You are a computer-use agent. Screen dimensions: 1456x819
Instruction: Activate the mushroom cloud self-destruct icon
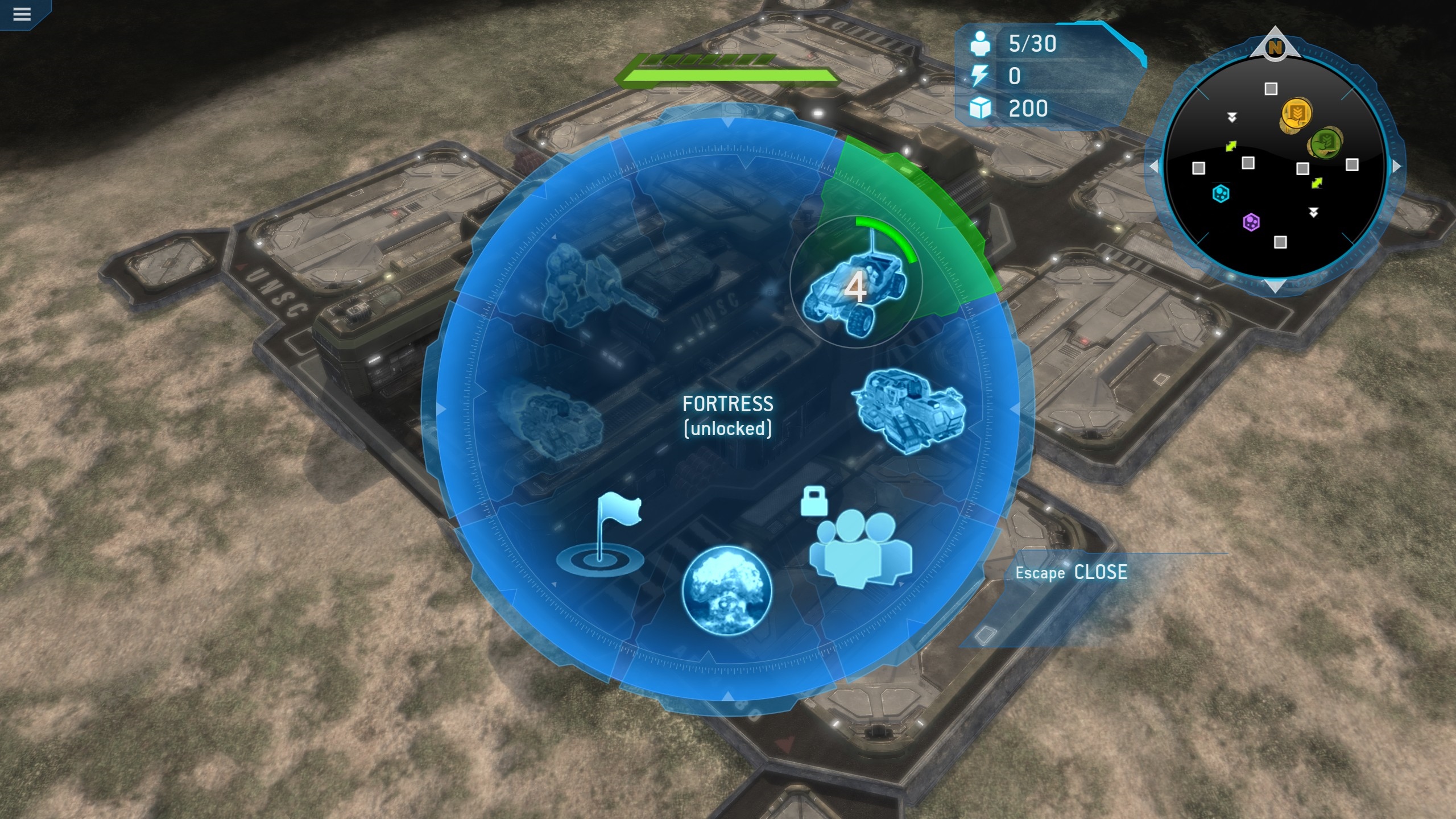coord(727,590)
